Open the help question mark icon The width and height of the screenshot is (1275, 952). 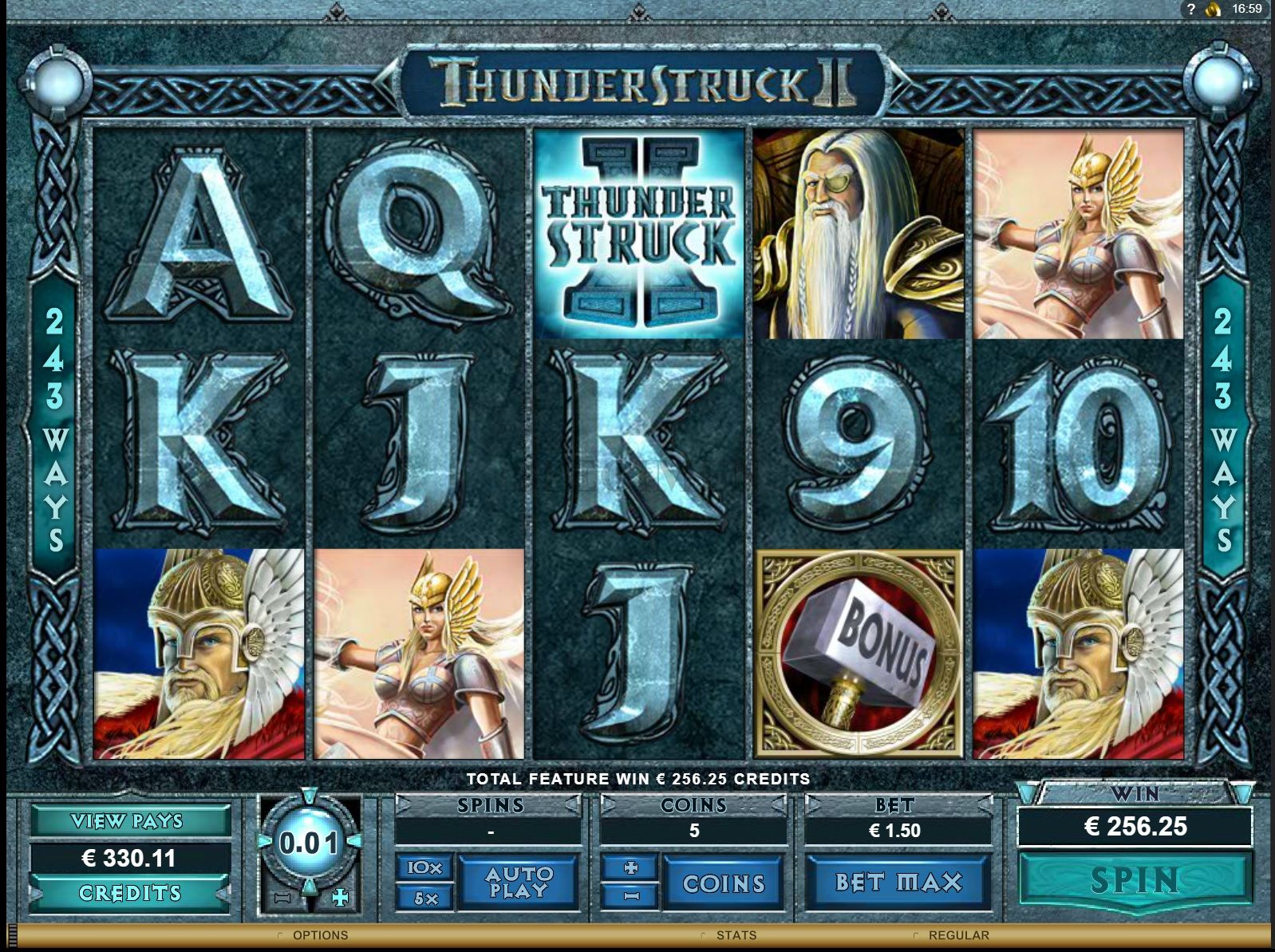click(x=1190, y=10)
